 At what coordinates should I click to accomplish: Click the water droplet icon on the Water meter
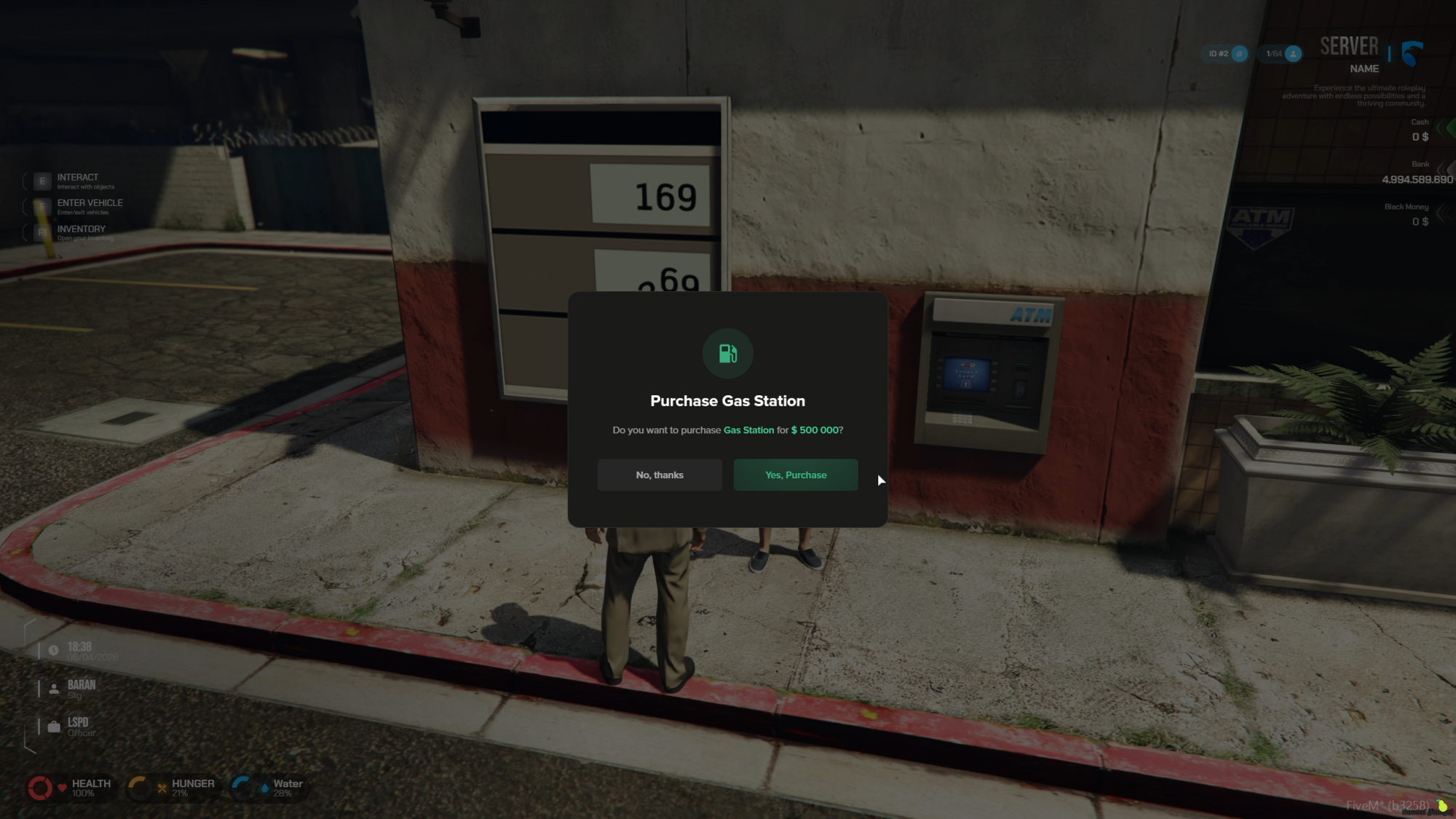pos(265,786)
